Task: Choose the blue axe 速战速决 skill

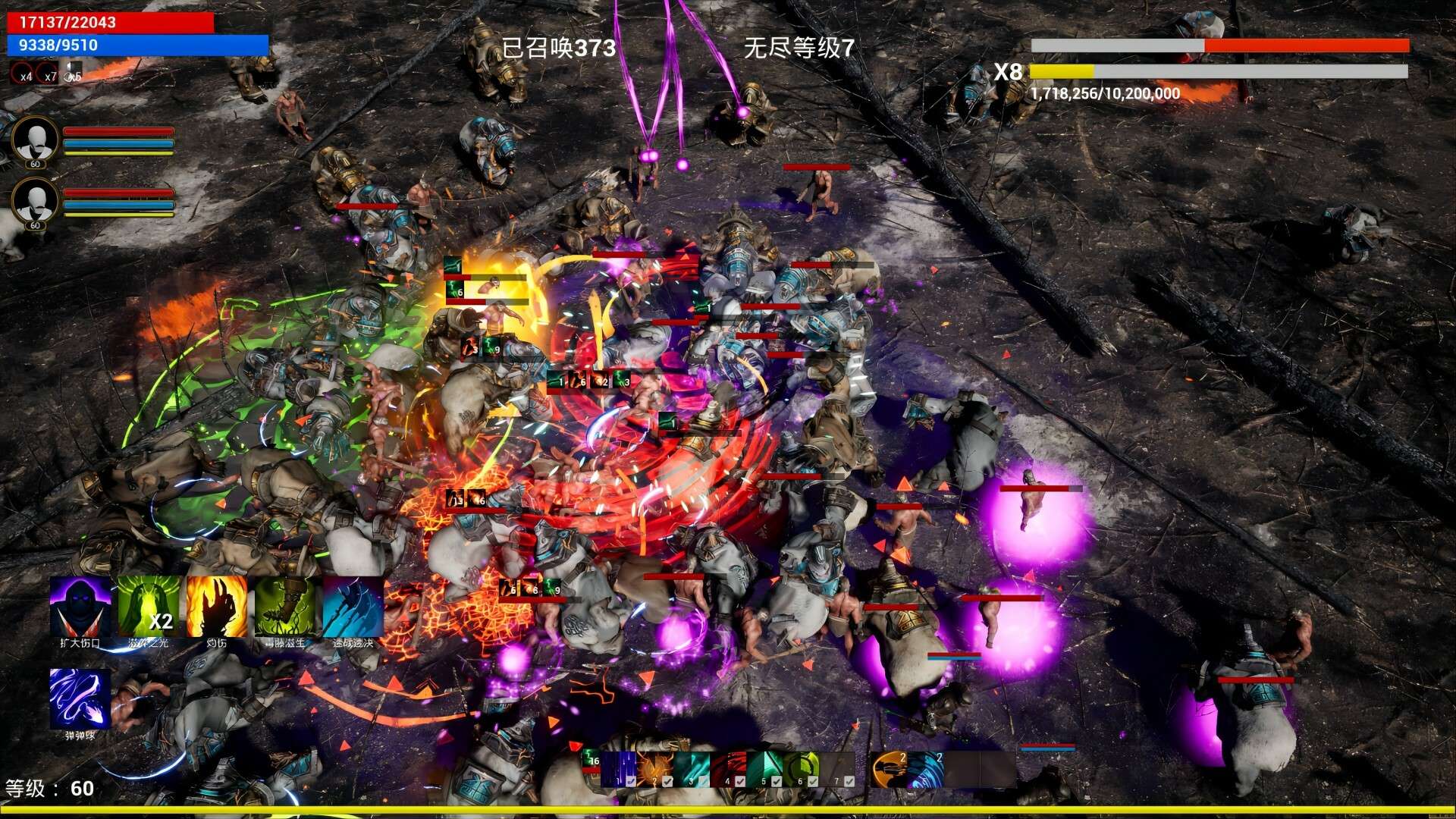Action: pyautogui.click(x=353, y=607)
